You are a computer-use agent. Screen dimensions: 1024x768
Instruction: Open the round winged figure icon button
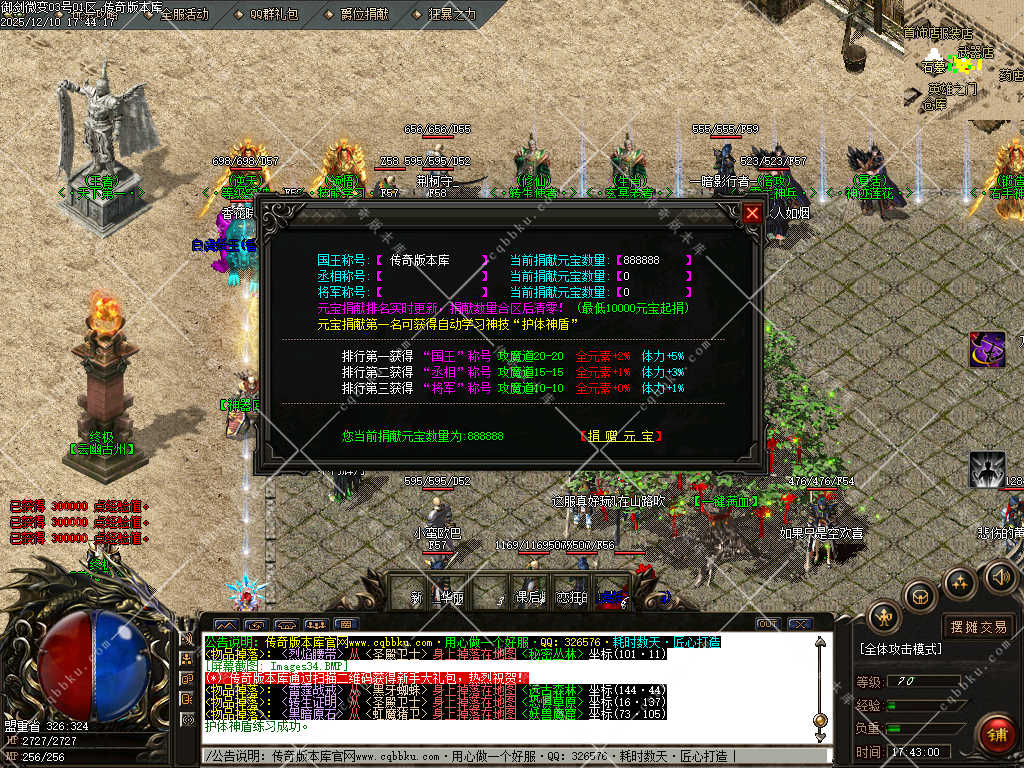(x=884, y=617)
